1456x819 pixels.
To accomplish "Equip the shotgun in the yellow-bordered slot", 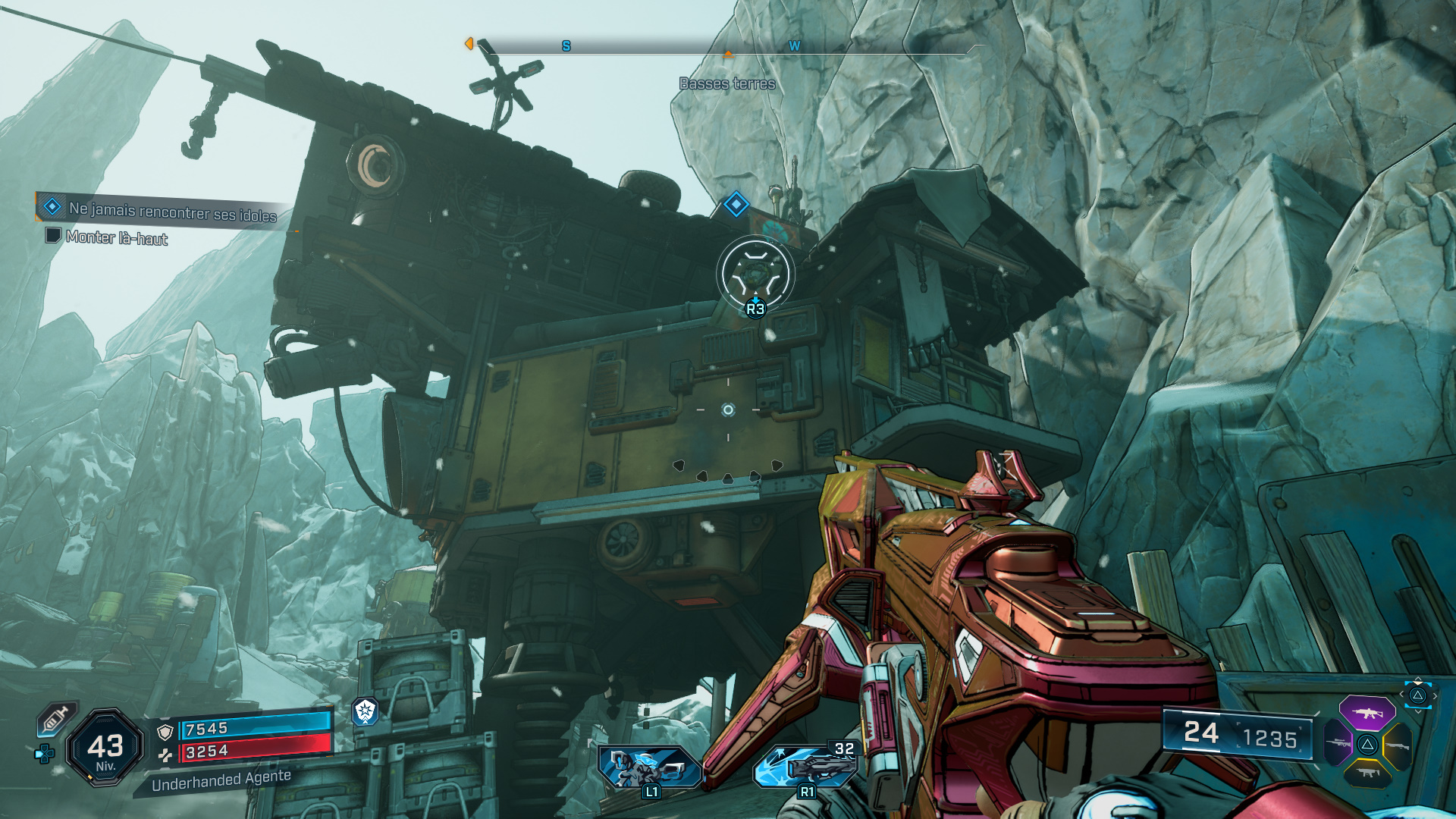I will pos(1397,745).
